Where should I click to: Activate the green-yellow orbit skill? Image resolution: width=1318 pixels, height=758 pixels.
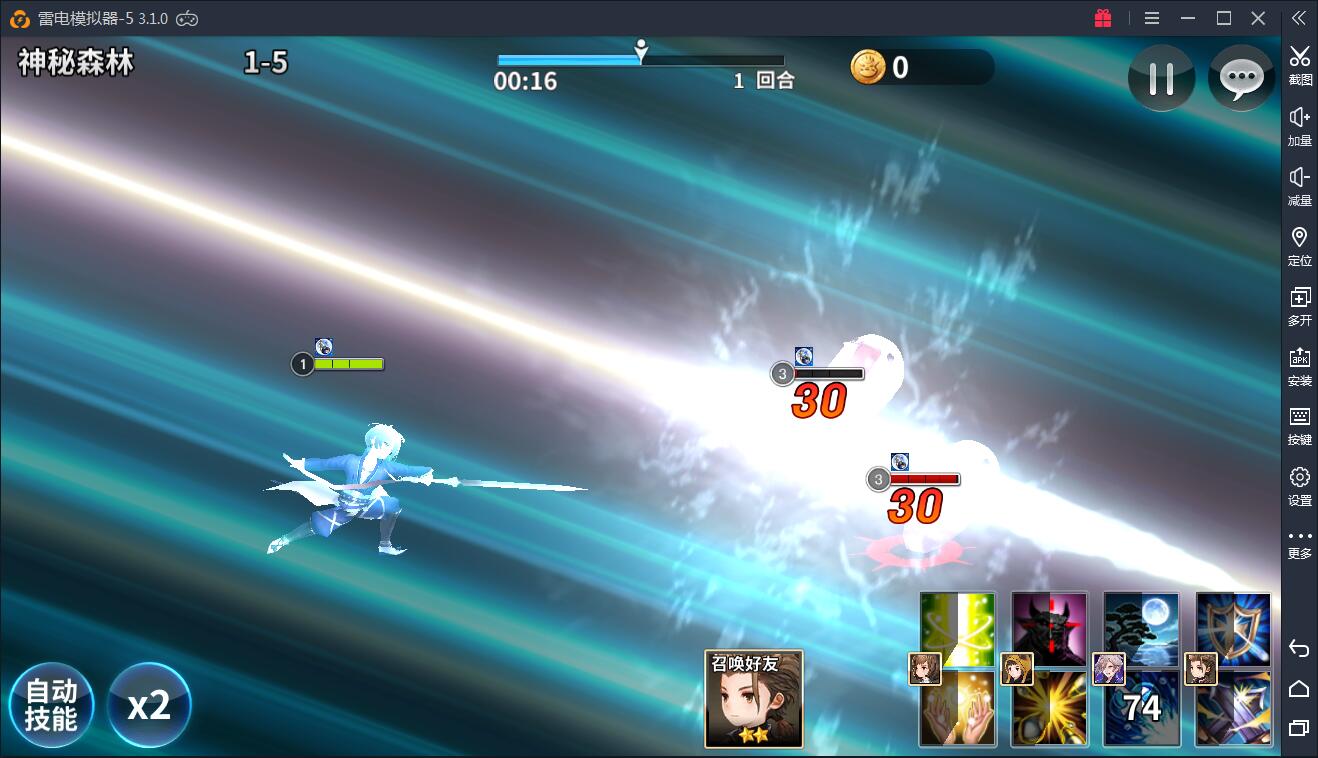pos(957,628)
